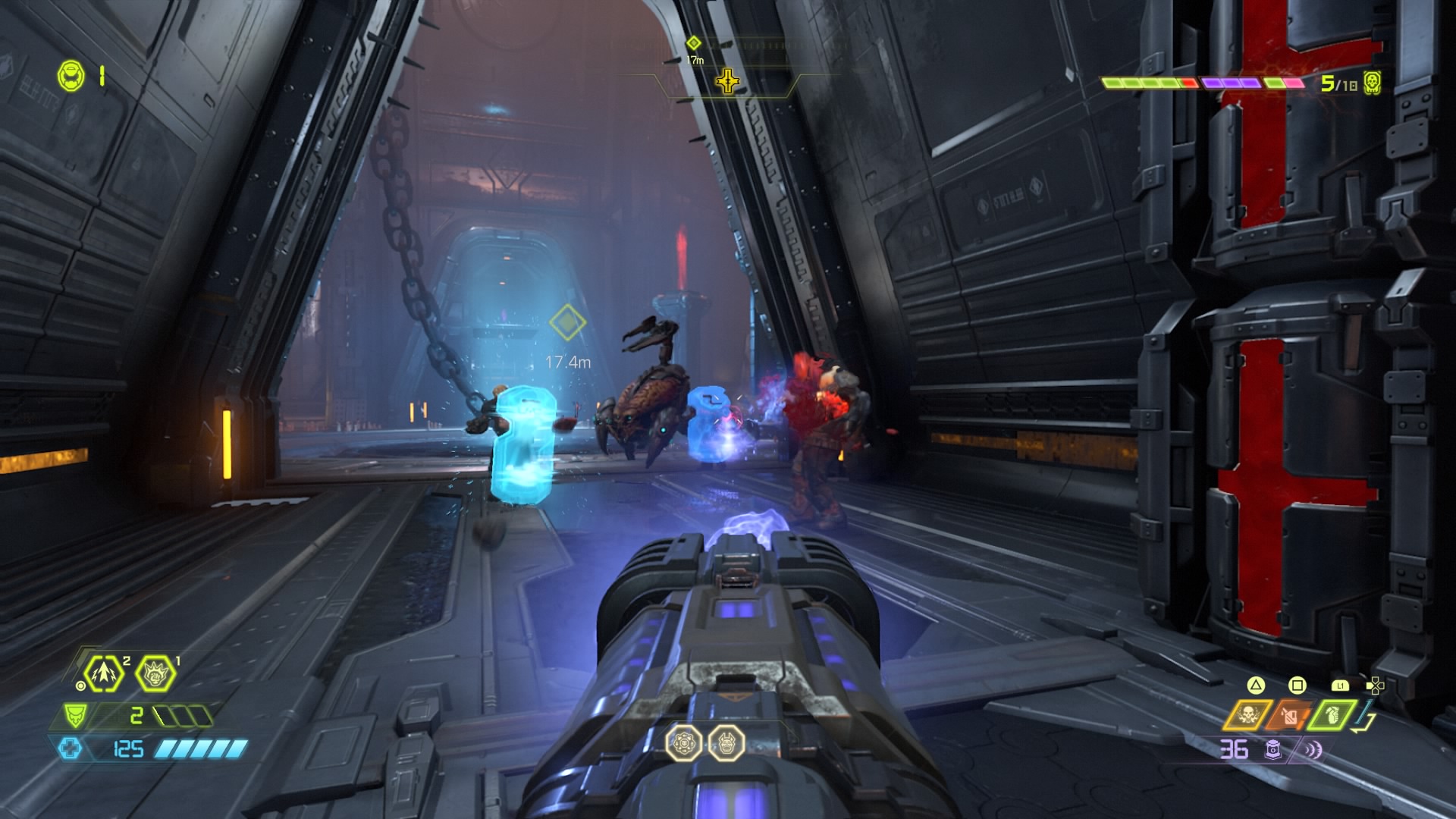This screenshot has width=1456, height=819.
Task: Click the demon skull kill counter icon
Action: click(1371, 82)
